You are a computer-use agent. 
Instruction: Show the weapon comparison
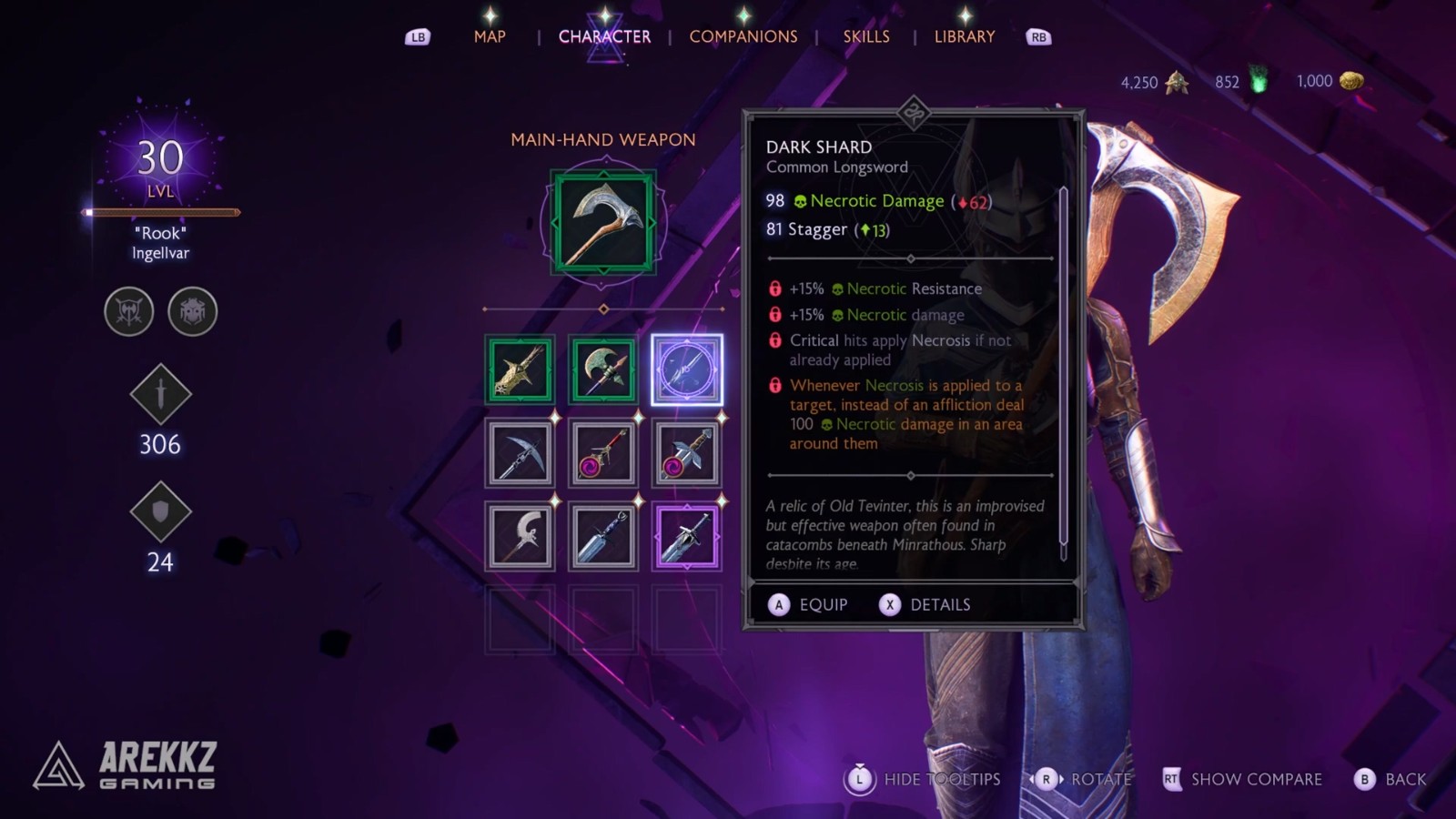pos(1243,779)
